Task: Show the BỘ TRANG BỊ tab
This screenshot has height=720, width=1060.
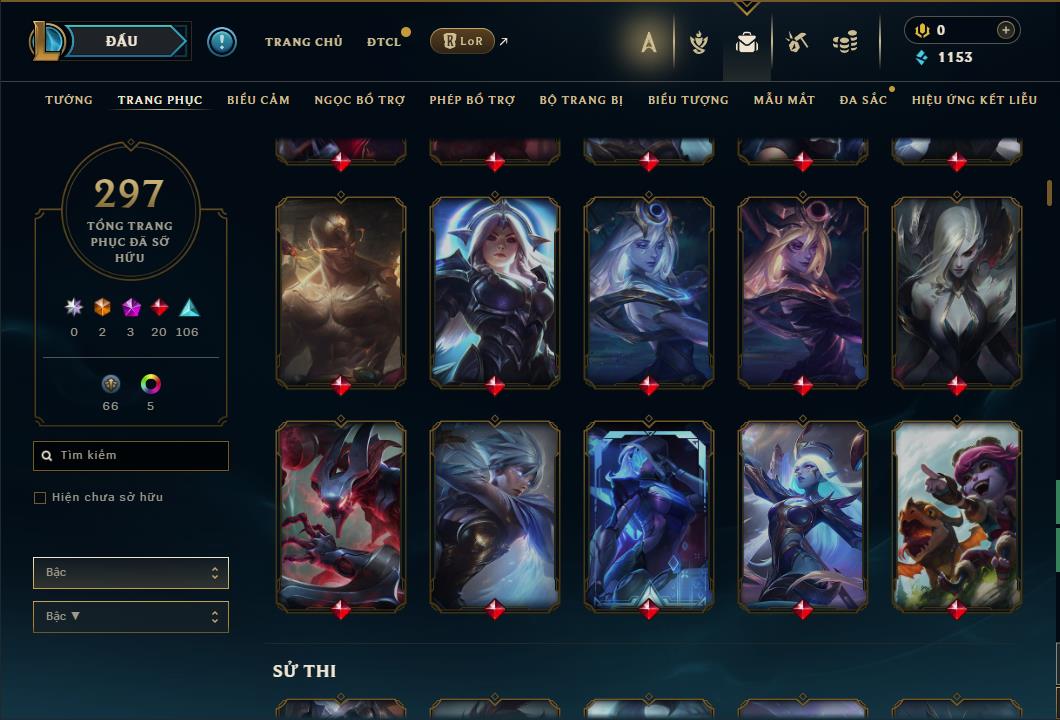Action: (x=581, y=100)
